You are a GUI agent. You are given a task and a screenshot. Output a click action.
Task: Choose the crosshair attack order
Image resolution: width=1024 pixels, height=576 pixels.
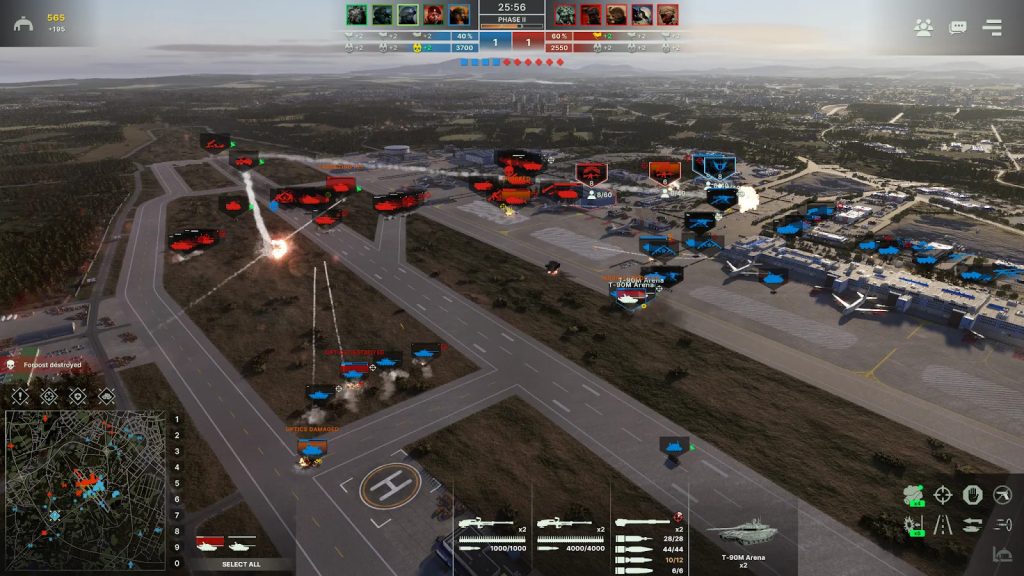point(943,494)
